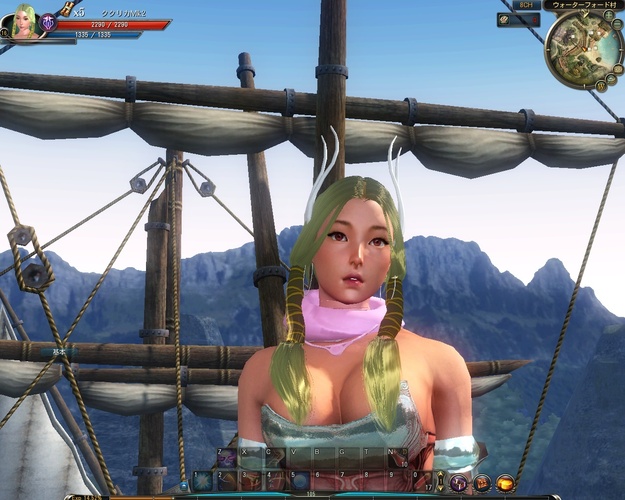This screenshot has height=500, width=625.
Task: Select the class emblem beside the portrait
Action: pos(48,22)
